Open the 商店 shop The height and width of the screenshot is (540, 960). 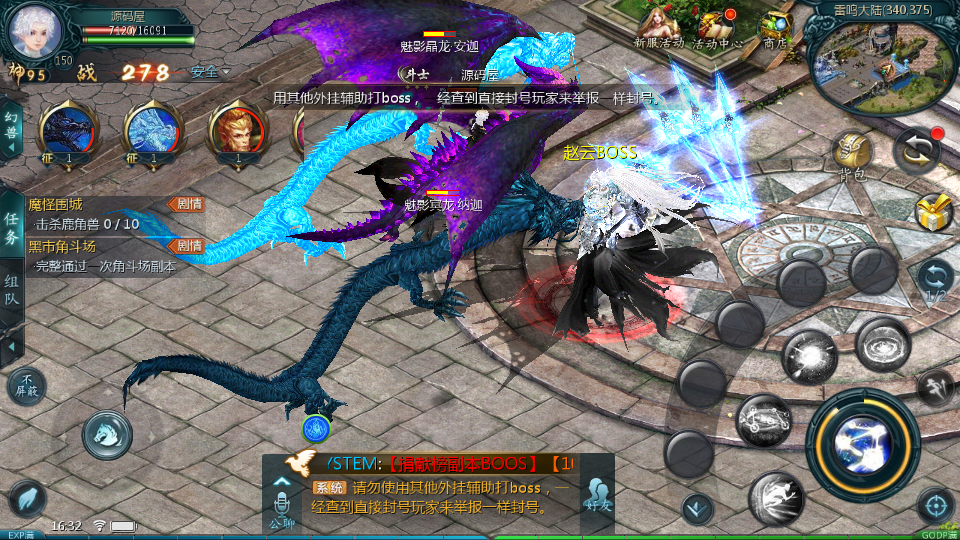click(775, 27)
